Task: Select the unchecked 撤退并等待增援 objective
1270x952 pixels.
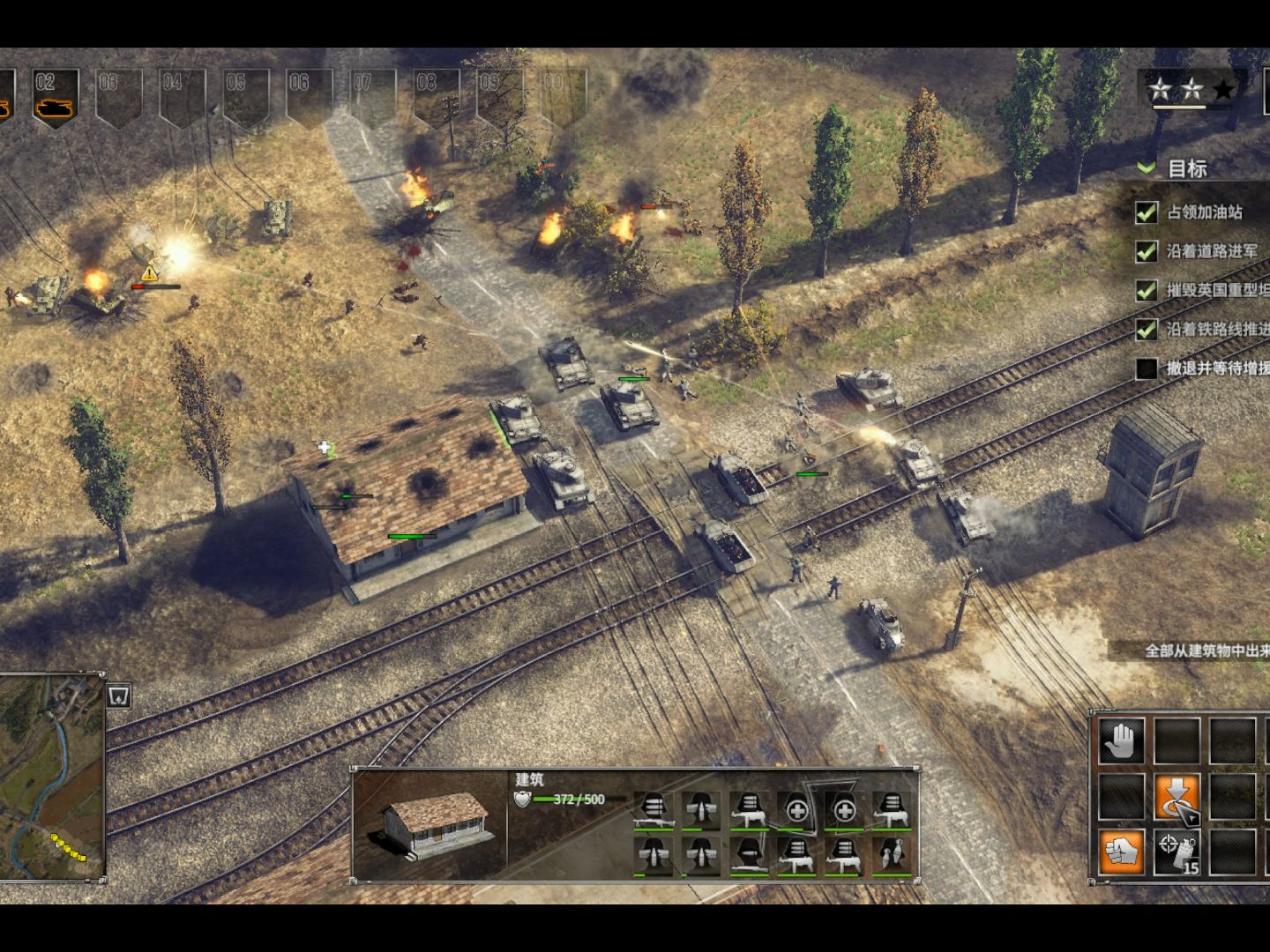Action: [x=1215, y=368]
